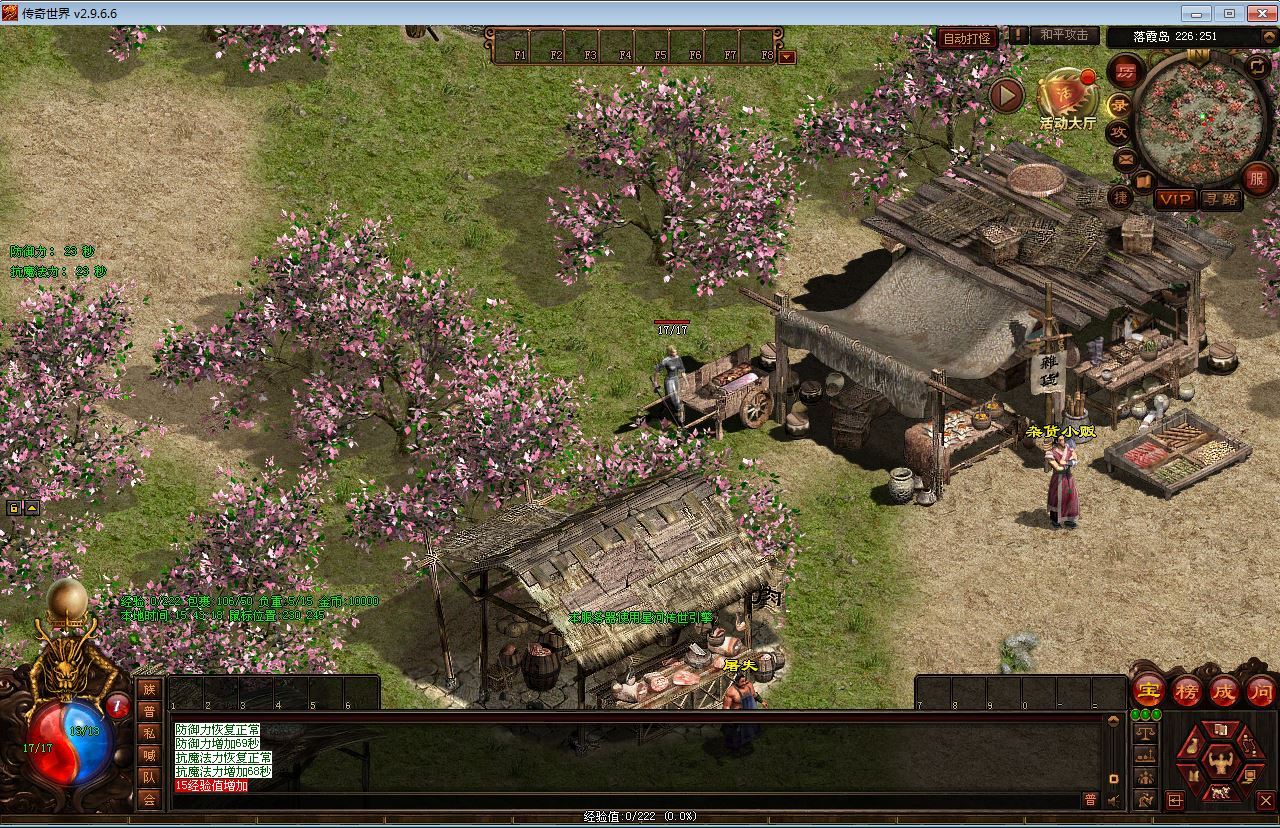The height and width of the screenshot is (828, 1280).
Task: Show the 榜 rankings orb
Action: pos(1187,690)
